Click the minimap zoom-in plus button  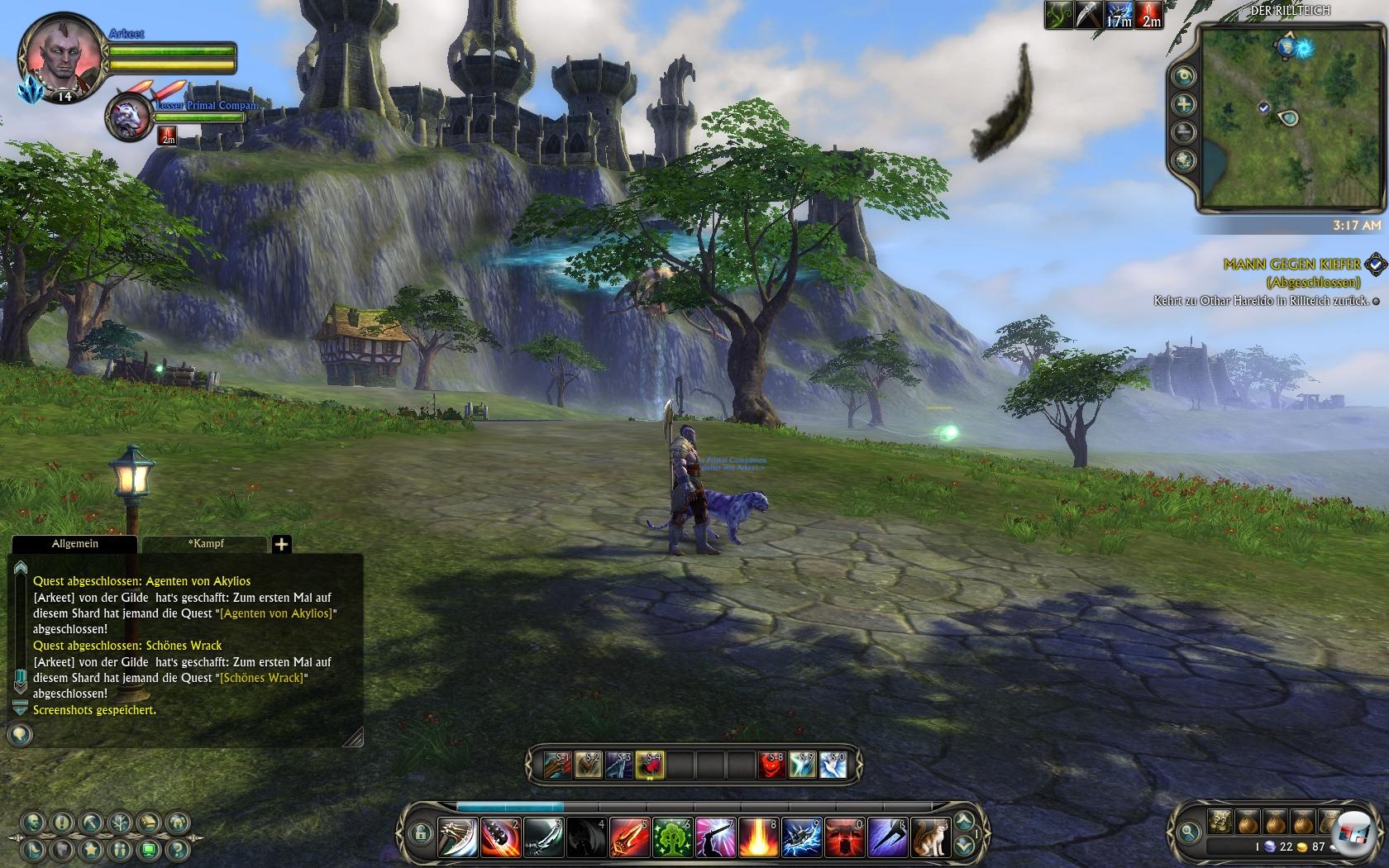coord(1185,104)
